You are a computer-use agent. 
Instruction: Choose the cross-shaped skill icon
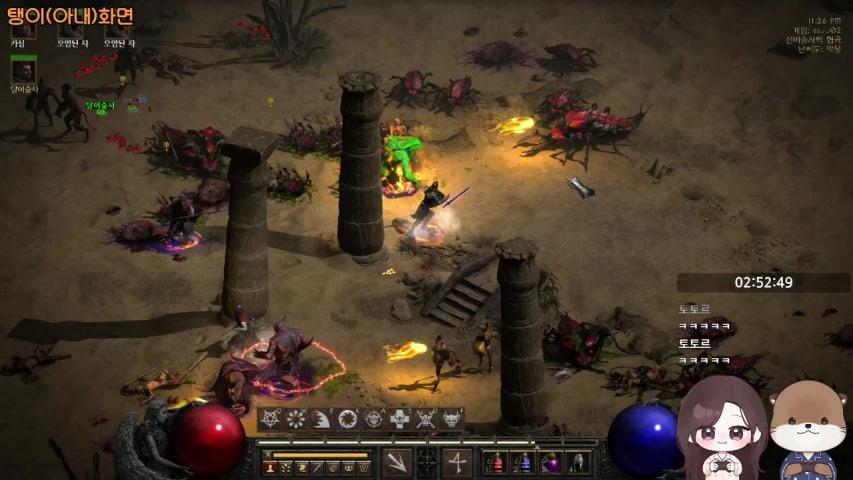[400, 419]
